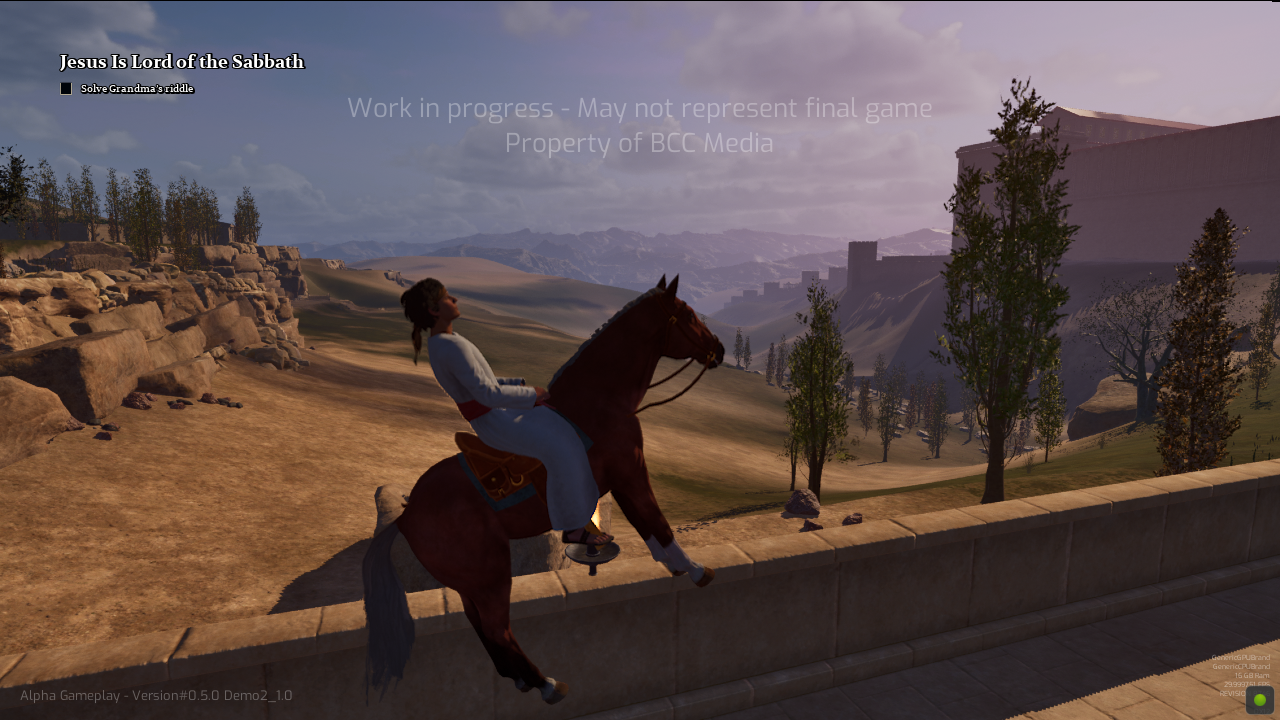Click the quest marker square beside the objective
This screenshot has width=1280, height=720.
coord(65,88)
